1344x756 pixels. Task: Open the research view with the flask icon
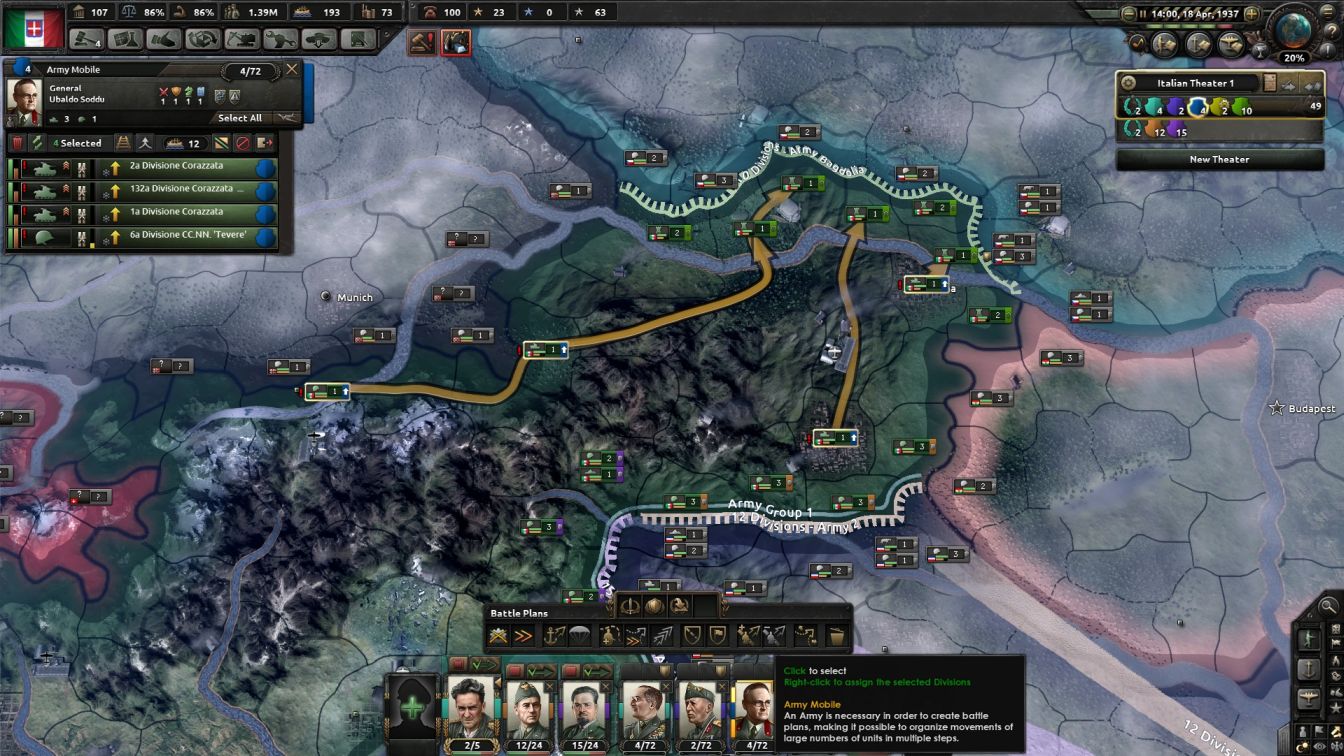(125, 39)
